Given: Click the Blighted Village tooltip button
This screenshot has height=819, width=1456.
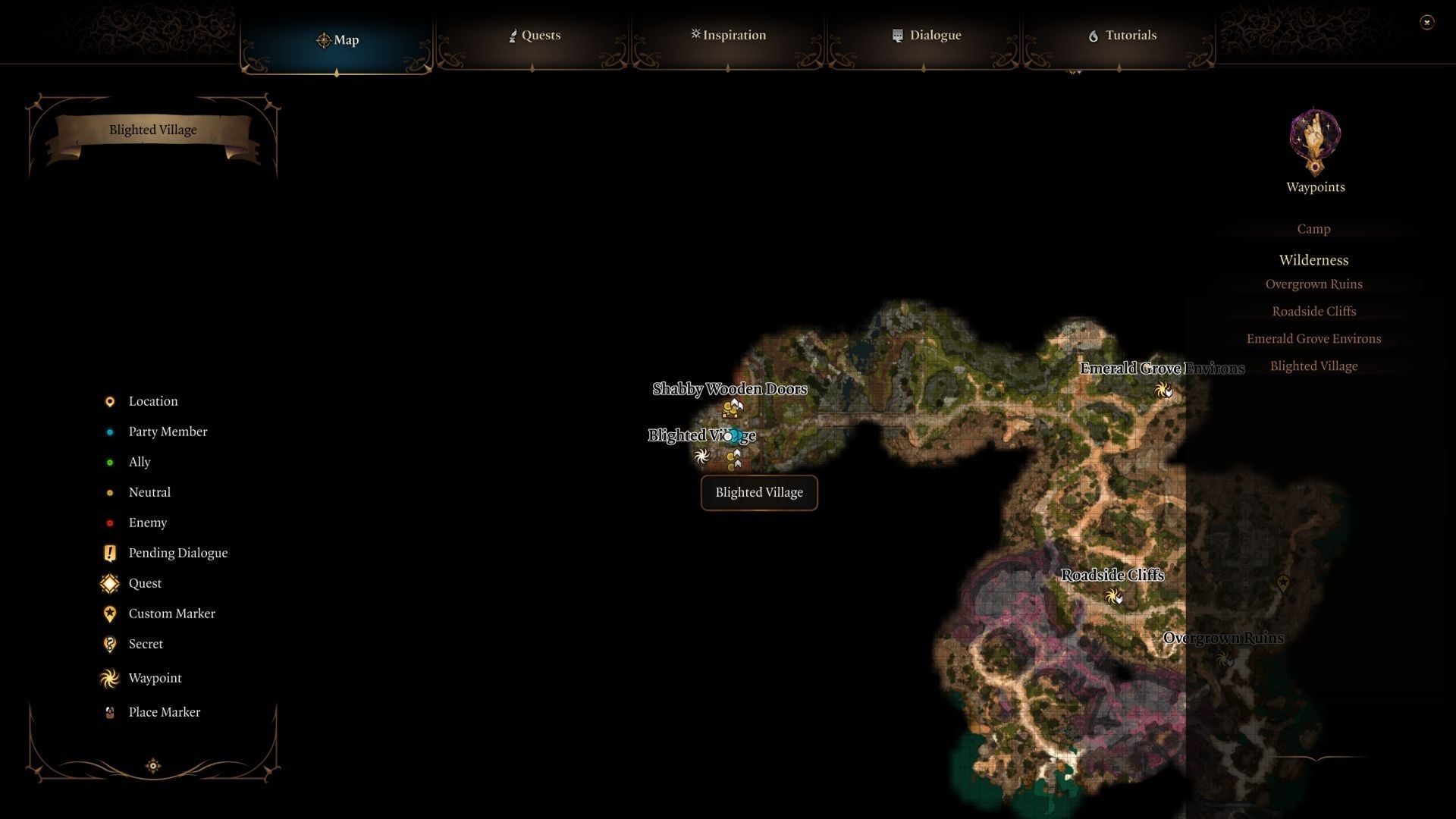Looking at the screenshot, I should pyautogui.click(x=758, y=492).
